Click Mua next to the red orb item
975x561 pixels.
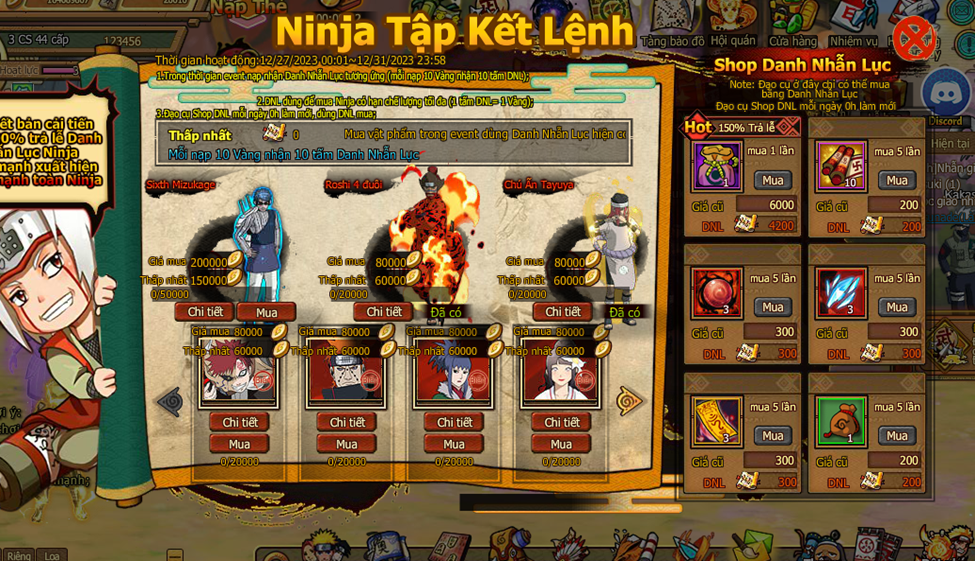pos(773,307)
